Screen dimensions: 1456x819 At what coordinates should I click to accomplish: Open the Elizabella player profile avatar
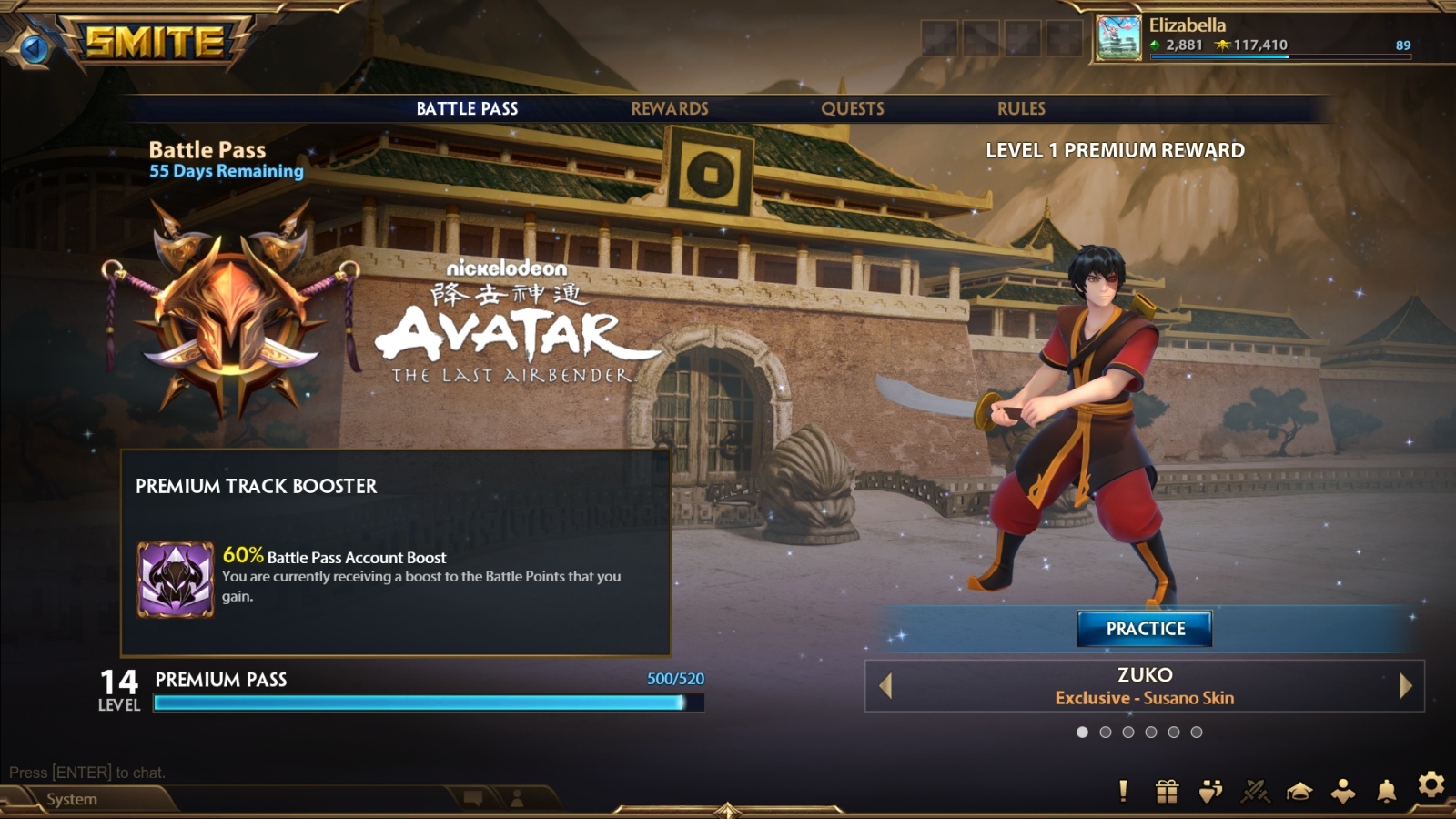tap(1118, 37)
